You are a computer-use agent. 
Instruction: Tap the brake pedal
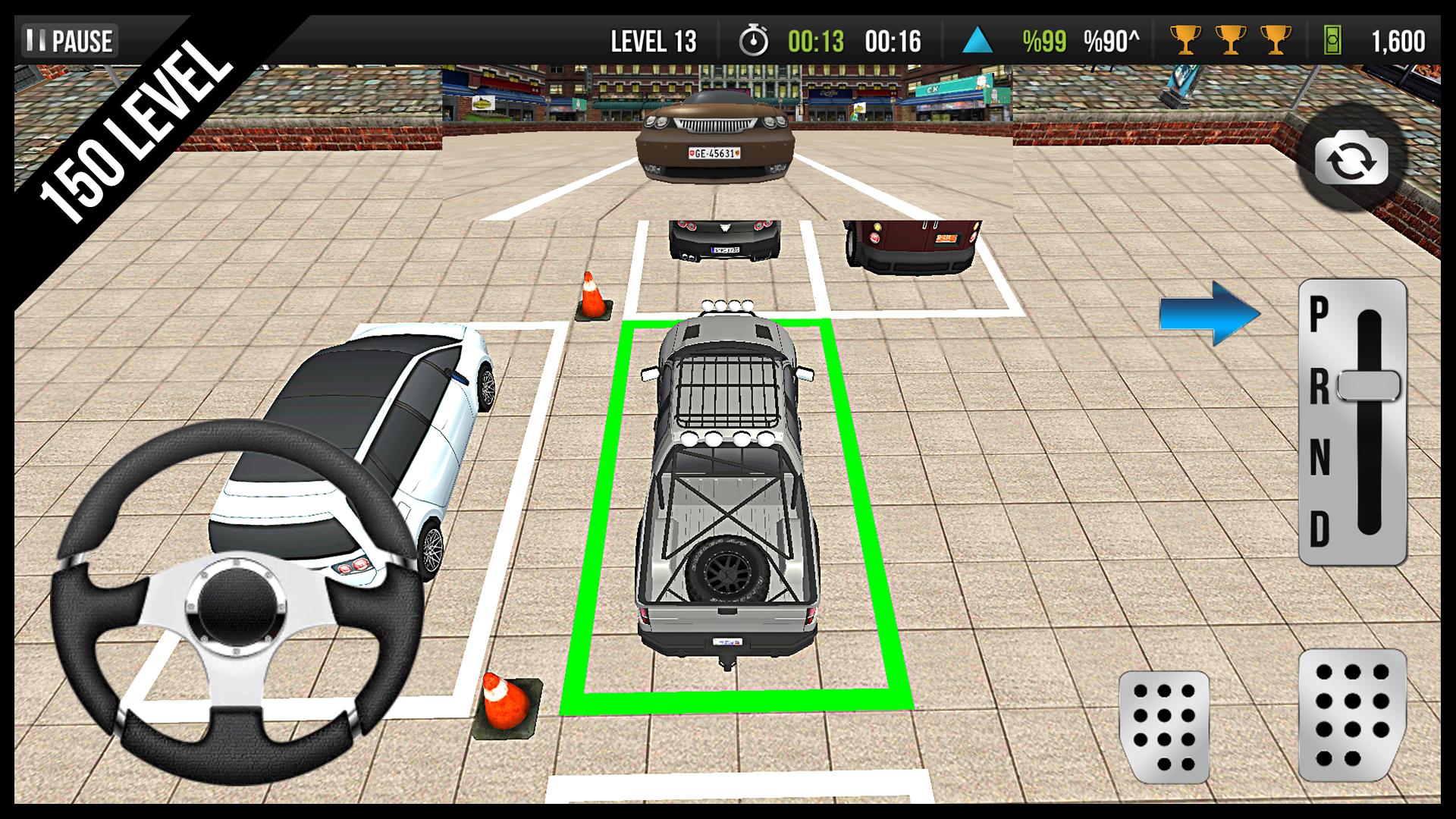[x=1163, y=726]
